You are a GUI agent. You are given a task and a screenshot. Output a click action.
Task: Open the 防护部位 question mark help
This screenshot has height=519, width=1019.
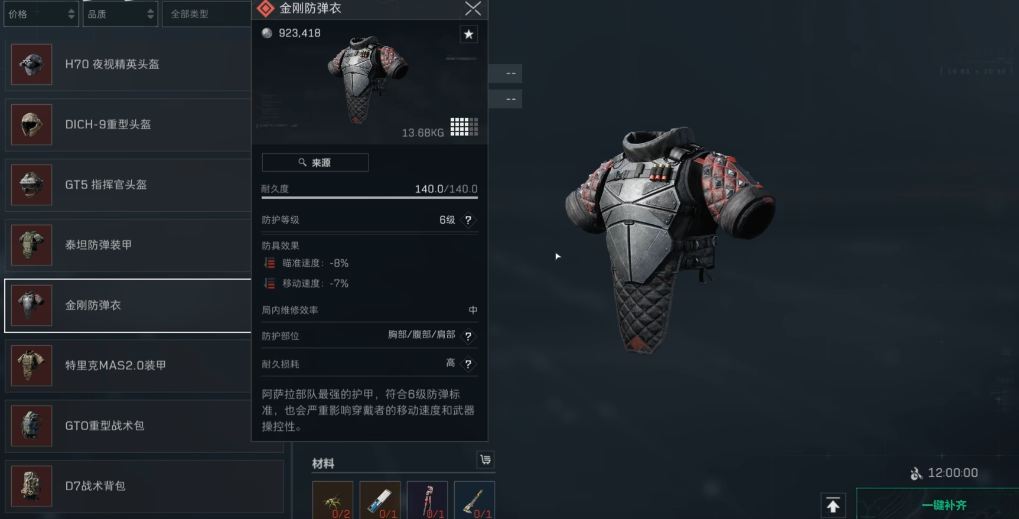(x=468, y=336)
